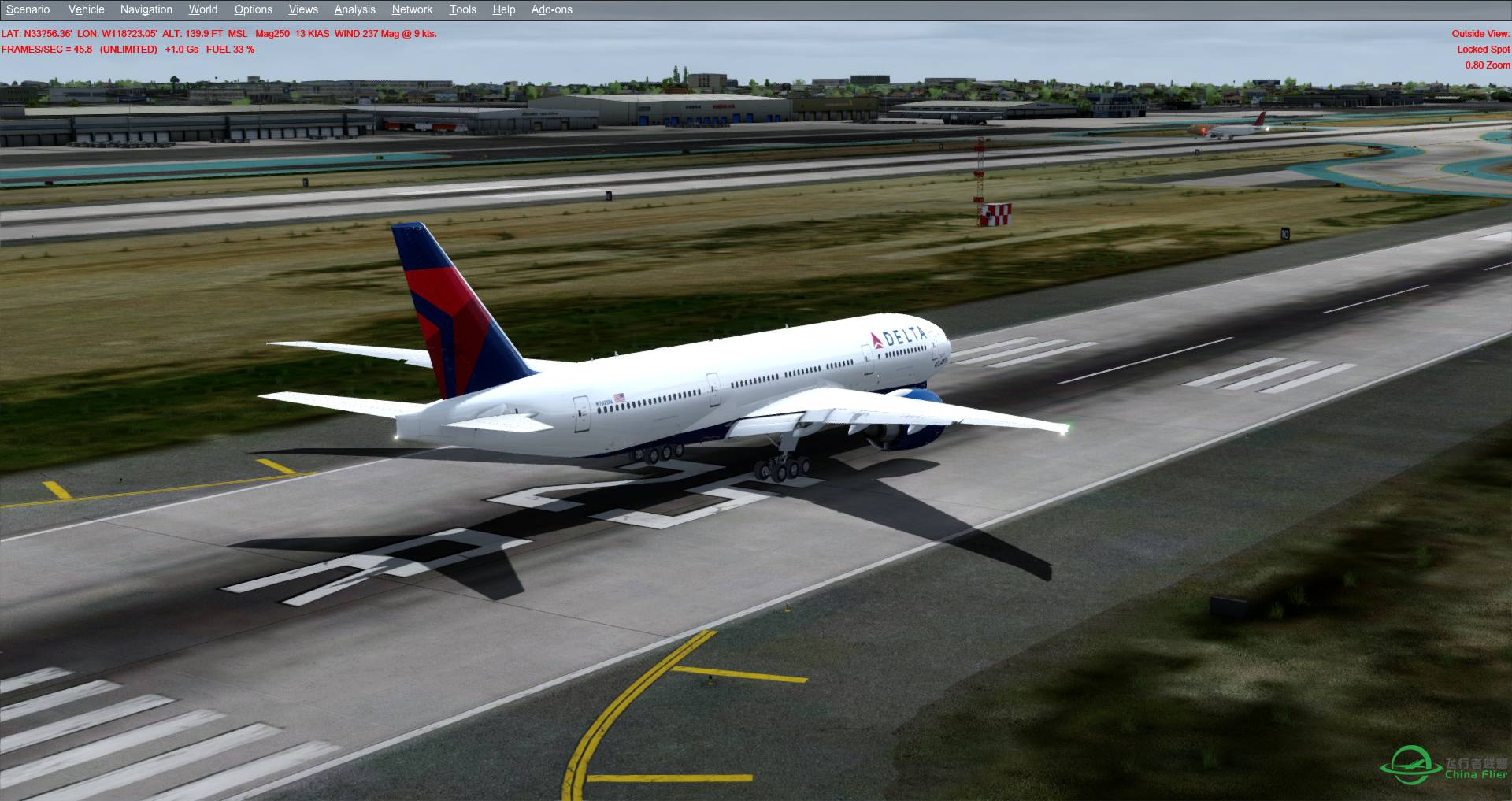Viewport: 1512px width, 801px height.
Task: Open the World menu
Action: pyautogui.click(x=202, y=9)
